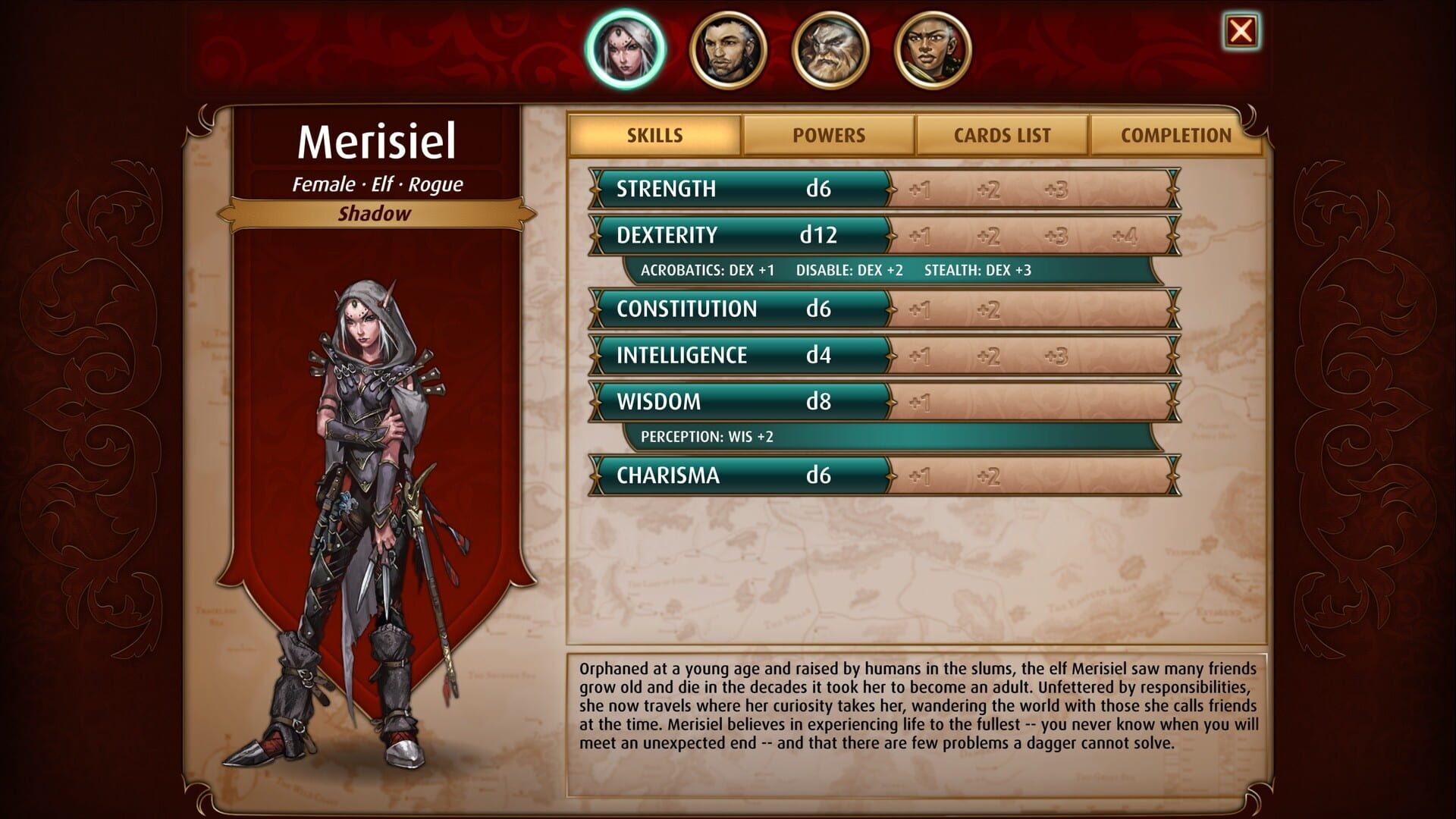
Task: Open the CARDS LIST tab
Action: pyautogui.click(x=1001, y=136)
